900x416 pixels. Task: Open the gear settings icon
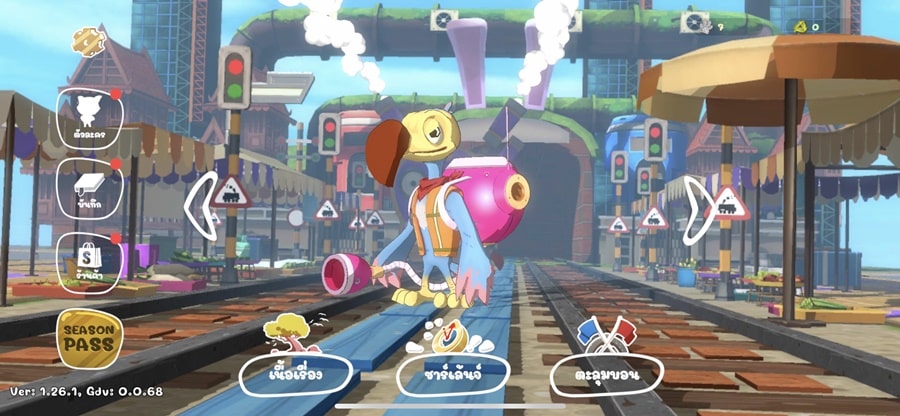pos(88,41)
